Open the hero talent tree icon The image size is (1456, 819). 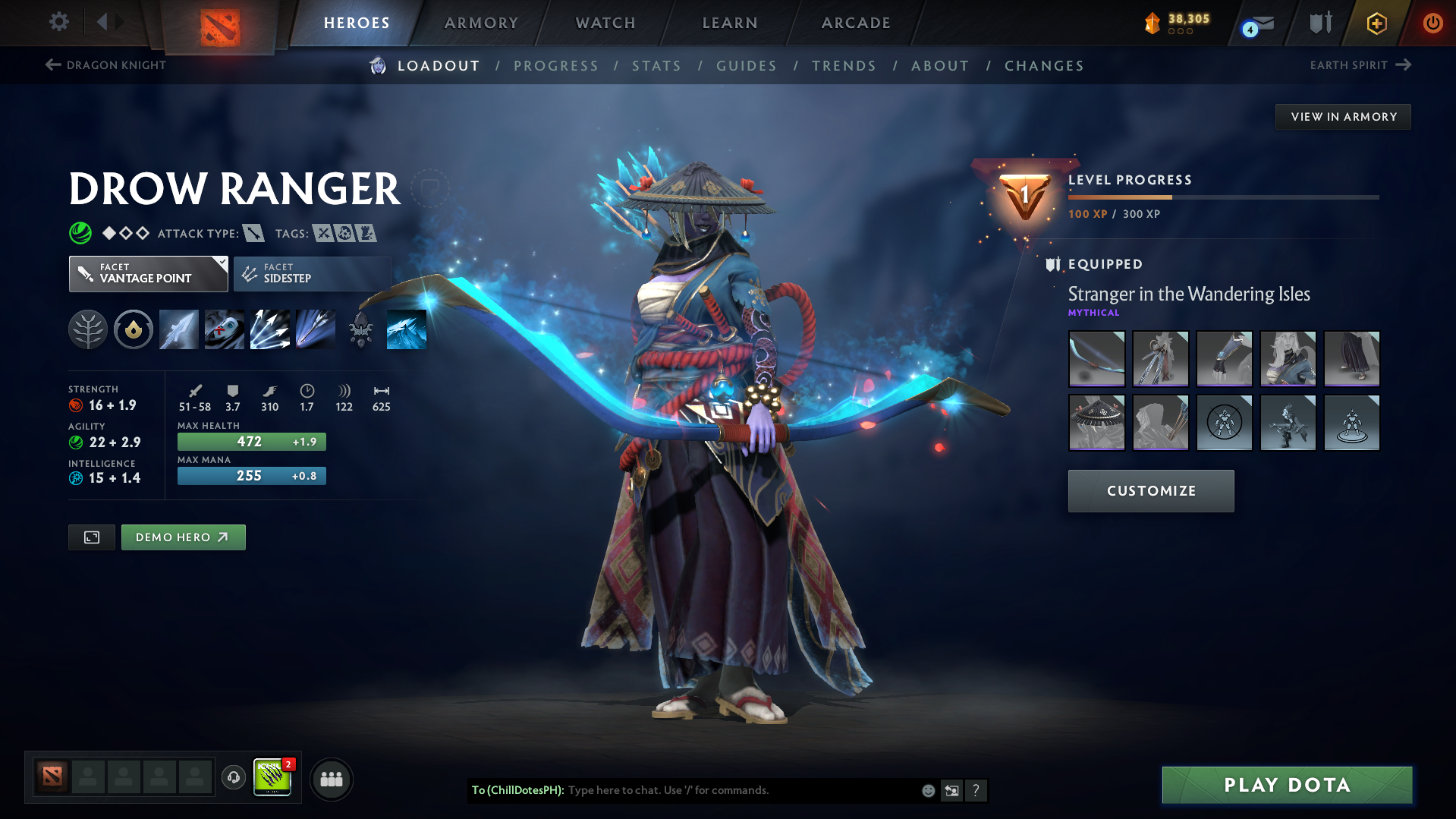coord(88,329)
